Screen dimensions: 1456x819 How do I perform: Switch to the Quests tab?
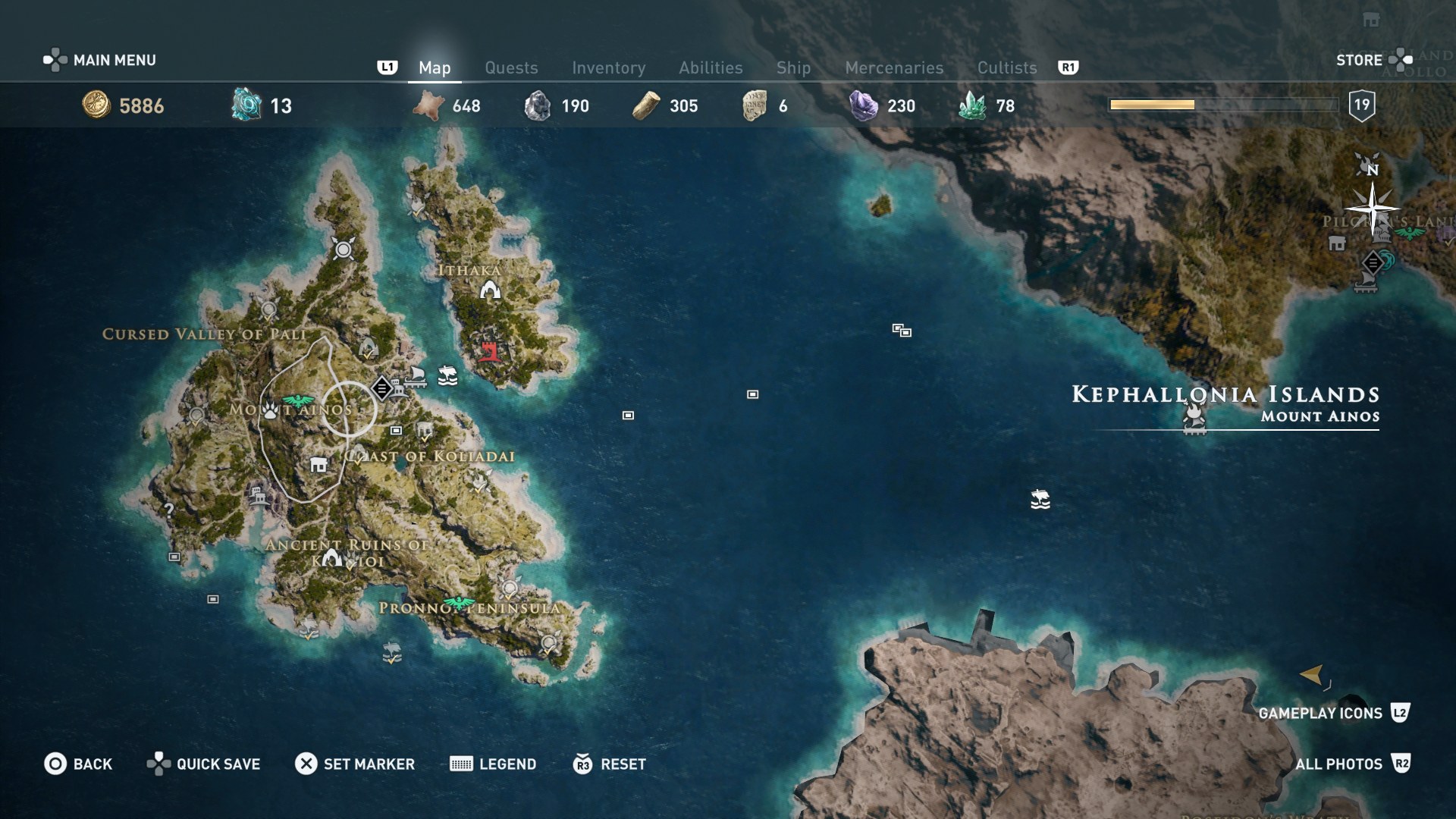coord(511,67)
